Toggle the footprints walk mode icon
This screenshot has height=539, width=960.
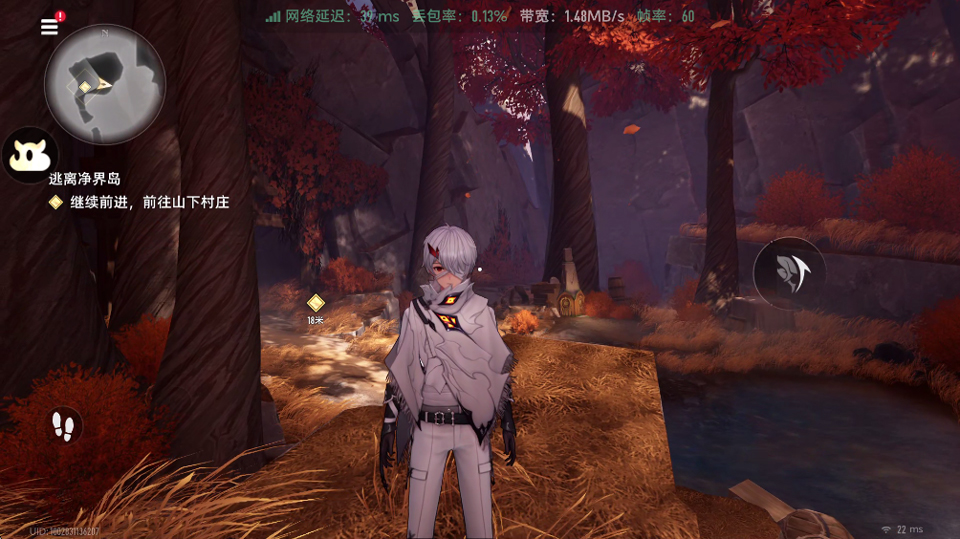pyautogui.click(x=65, y=425)
